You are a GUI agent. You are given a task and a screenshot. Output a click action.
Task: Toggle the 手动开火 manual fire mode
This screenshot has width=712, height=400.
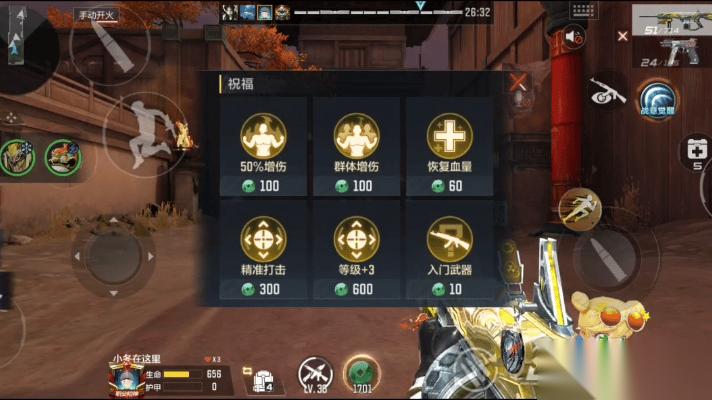pos(98,15)
